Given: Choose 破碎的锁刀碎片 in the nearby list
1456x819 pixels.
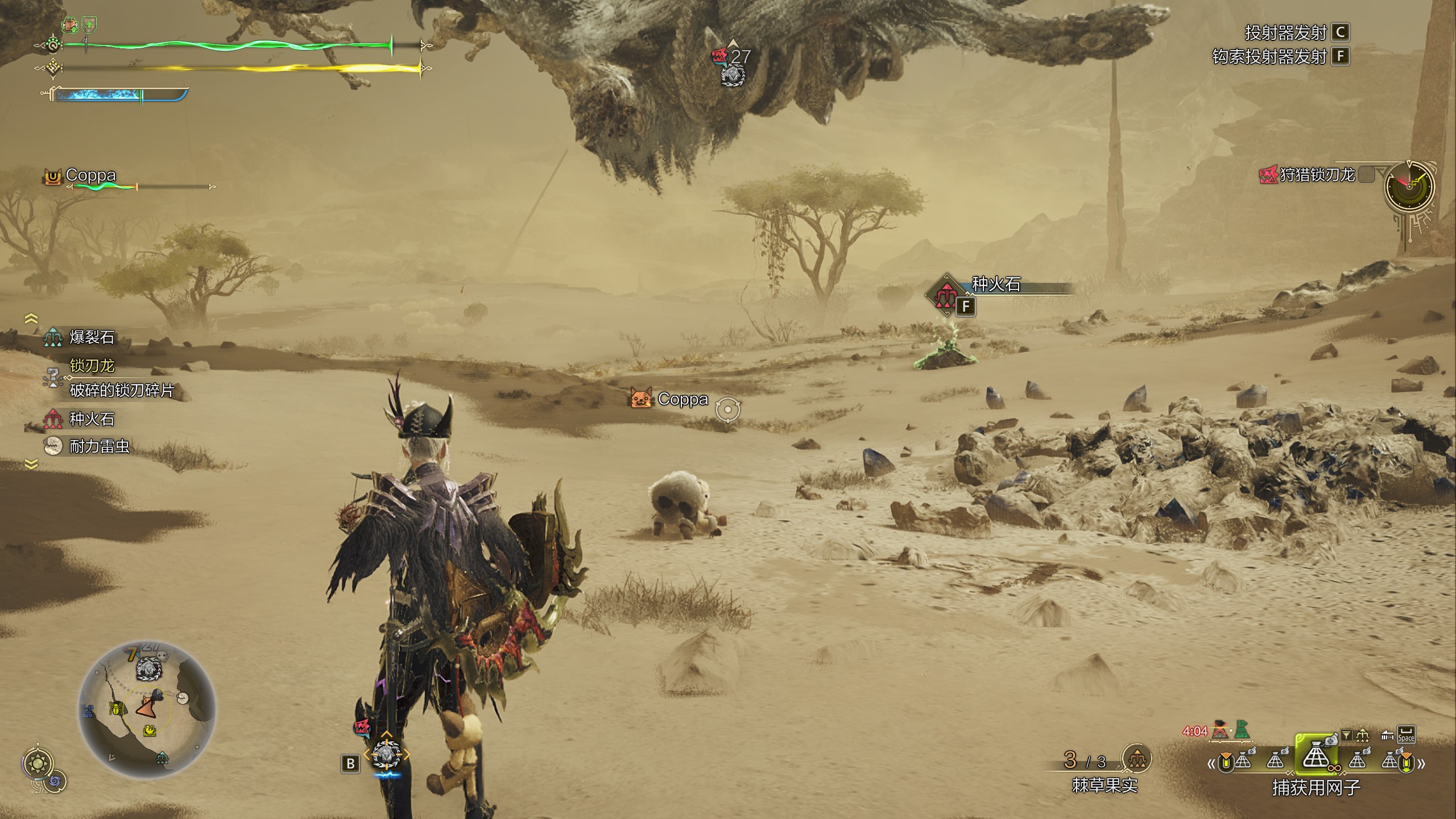Looking at the screenshot, I should tap(121, 390).
